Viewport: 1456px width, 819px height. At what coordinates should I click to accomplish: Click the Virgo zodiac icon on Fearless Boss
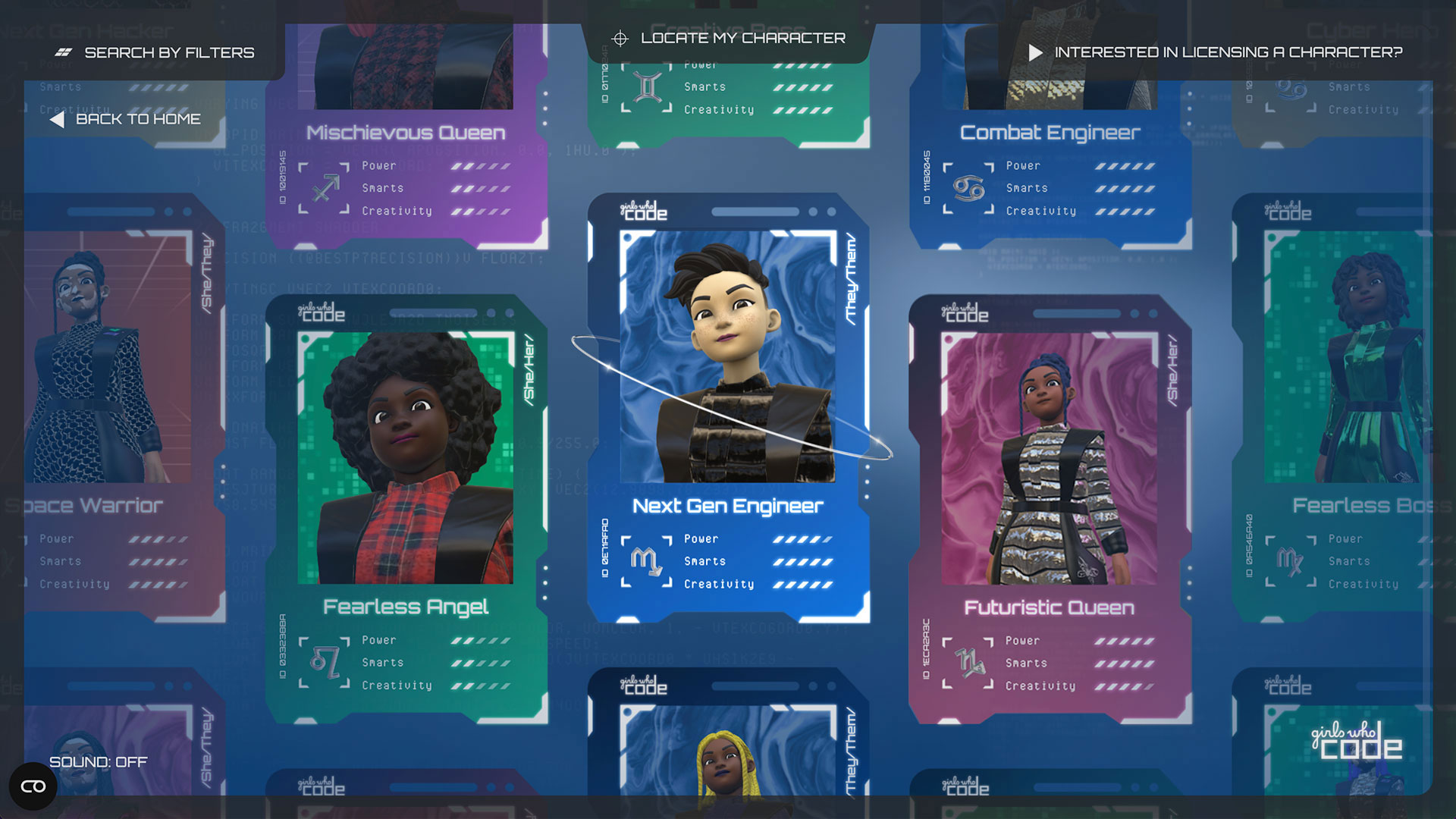[x=1290, y=561]
